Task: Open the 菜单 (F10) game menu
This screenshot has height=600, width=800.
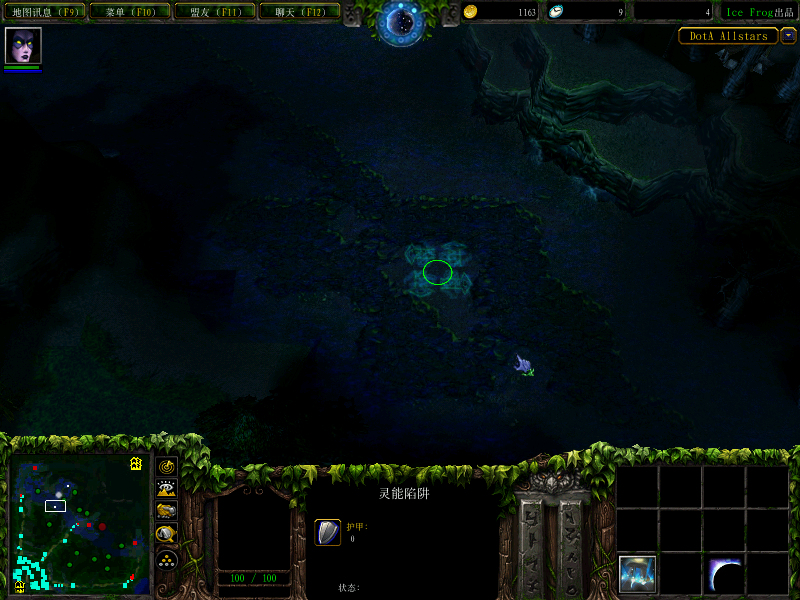Action: pos(129,12)
